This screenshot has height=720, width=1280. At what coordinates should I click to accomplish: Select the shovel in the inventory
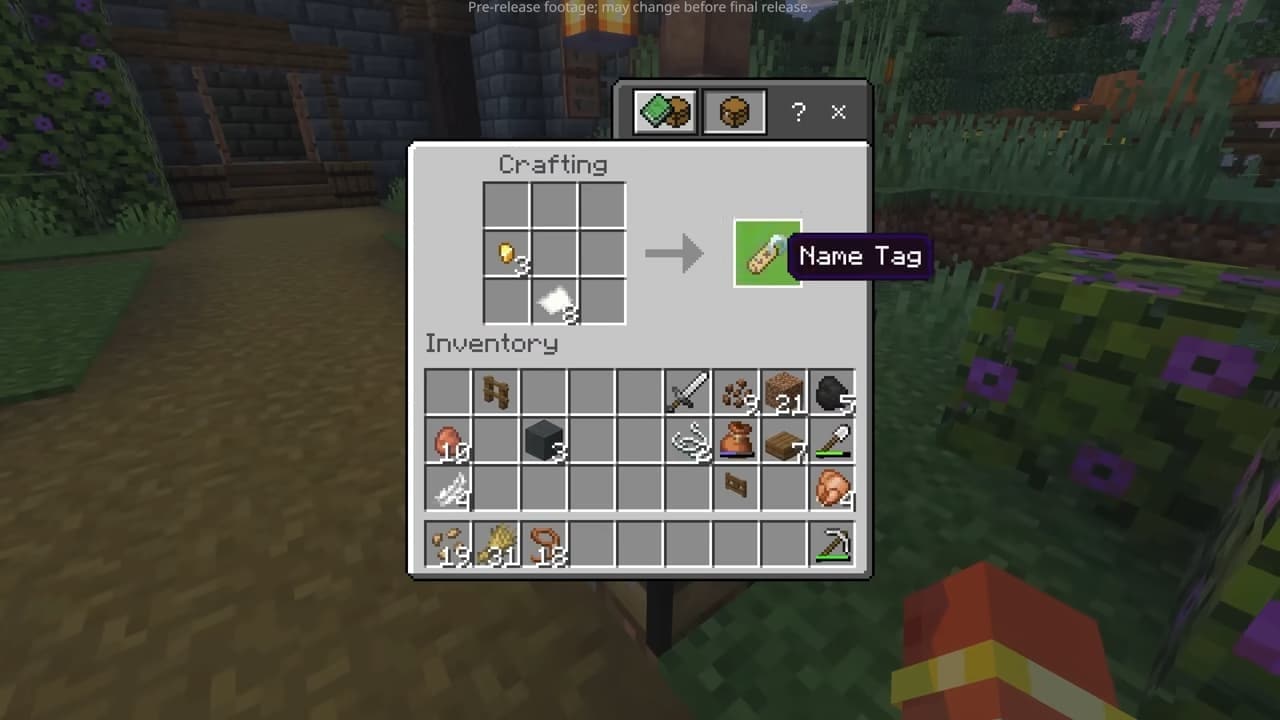(832, 440)
